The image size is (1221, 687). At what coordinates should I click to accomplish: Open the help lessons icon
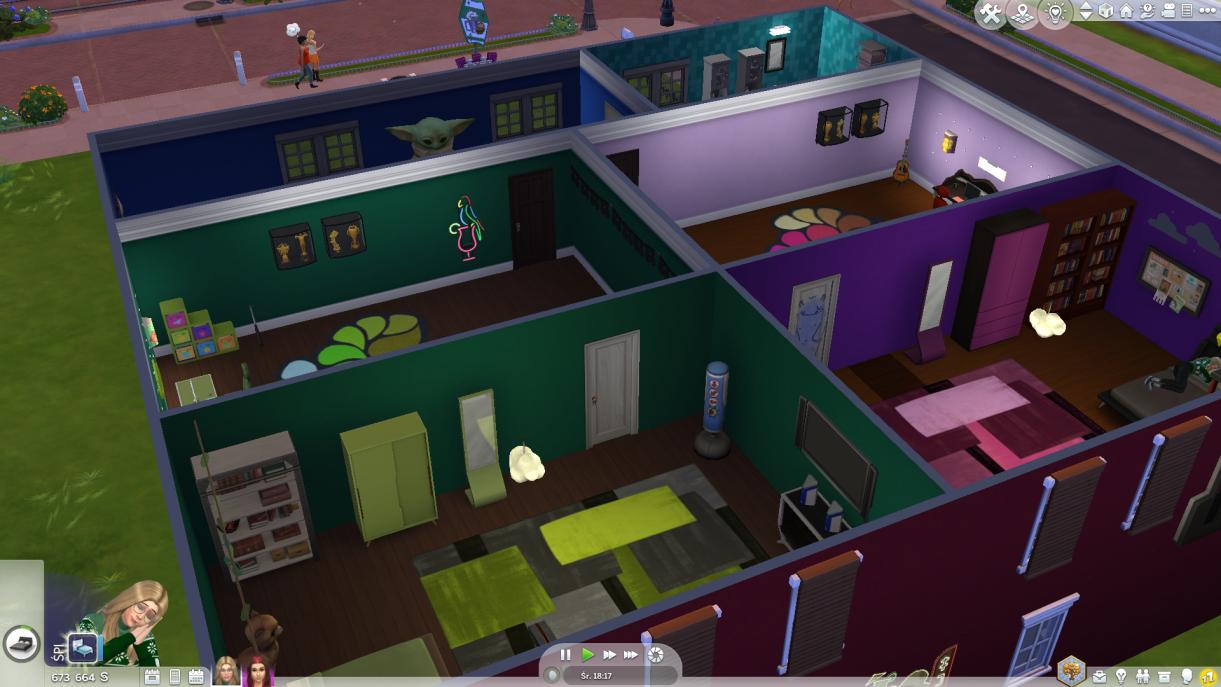1147,12
